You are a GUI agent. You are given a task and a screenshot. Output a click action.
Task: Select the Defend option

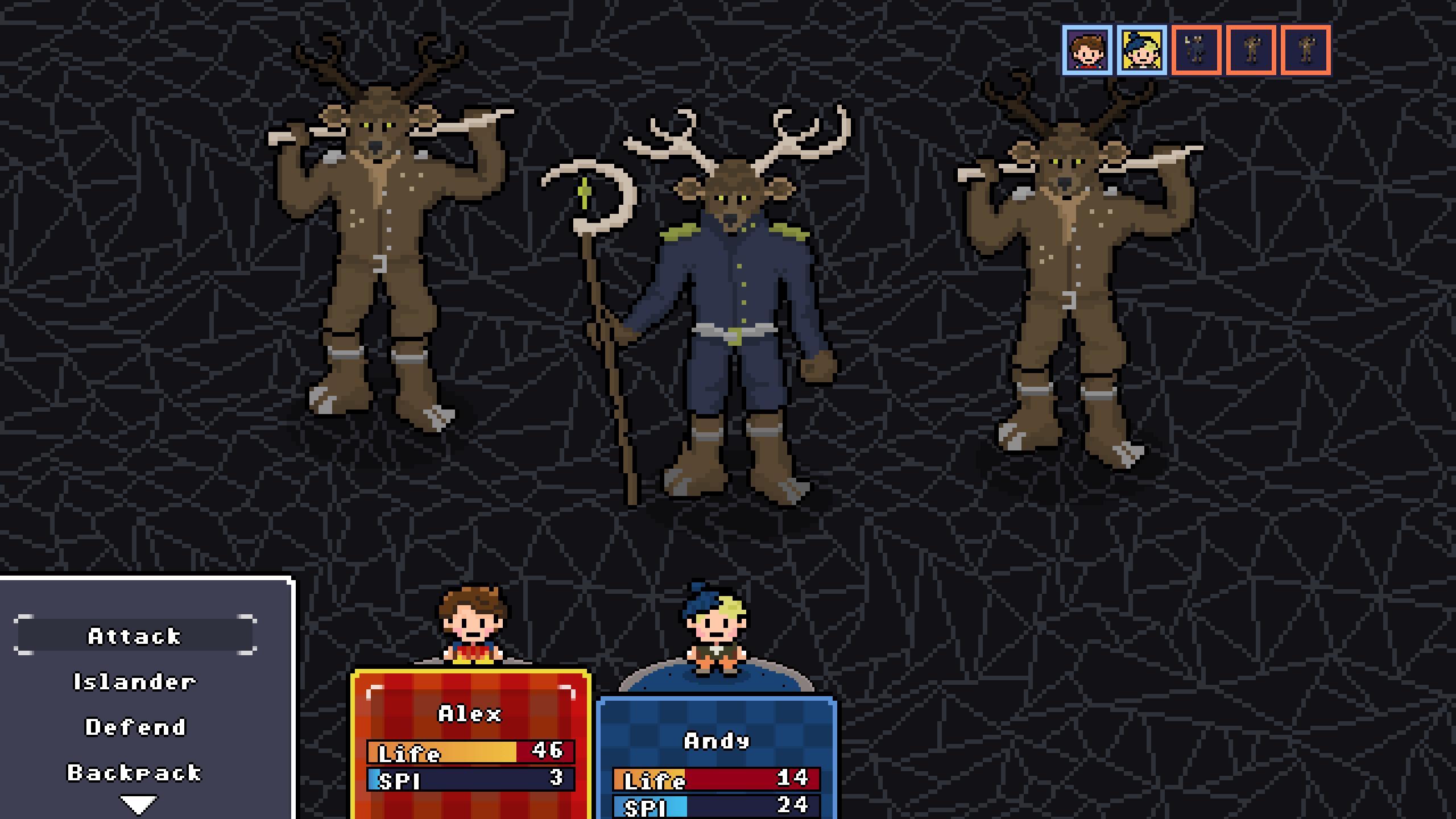coord(135,726)
